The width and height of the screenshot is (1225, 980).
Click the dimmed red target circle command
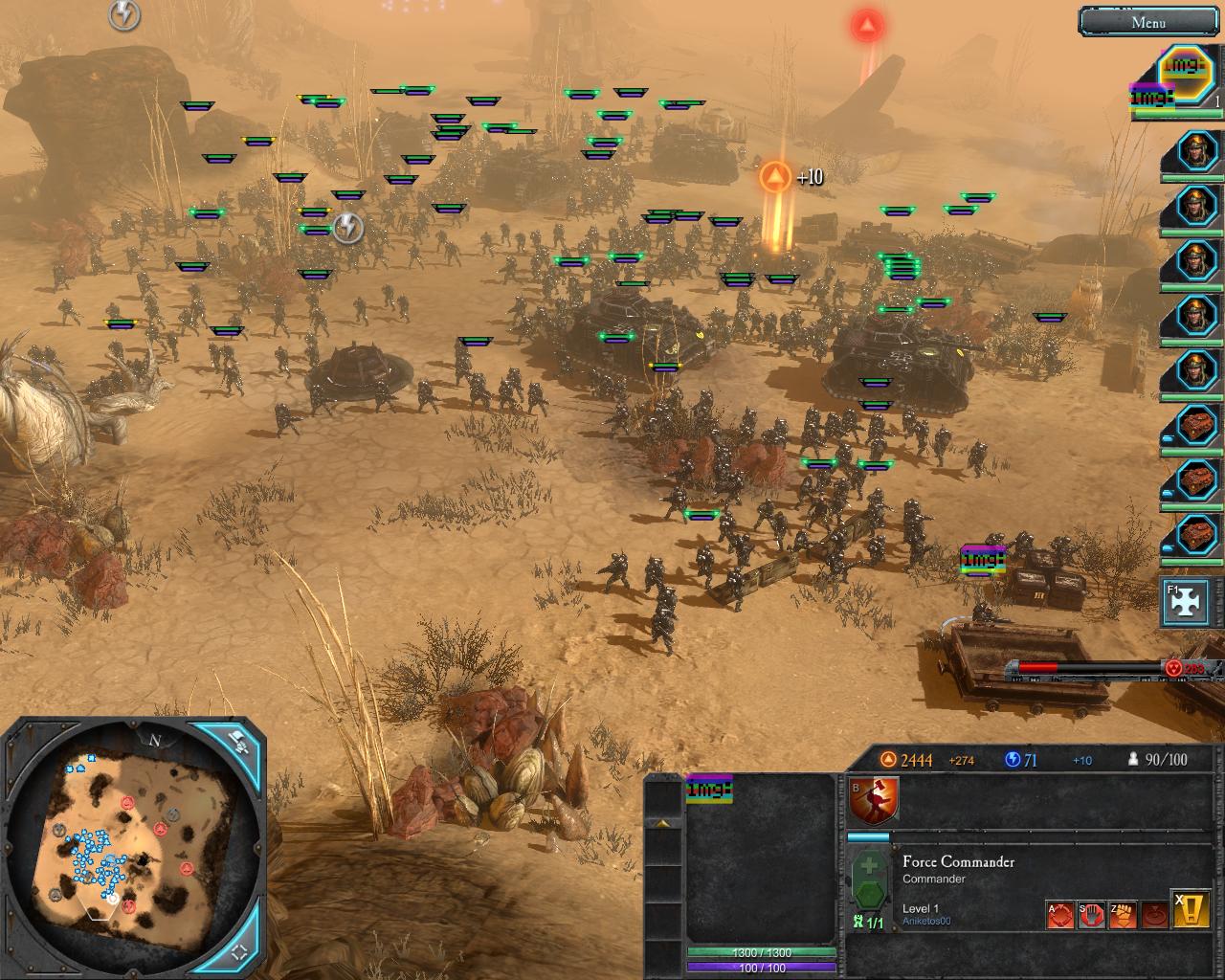coord(1155,915)
